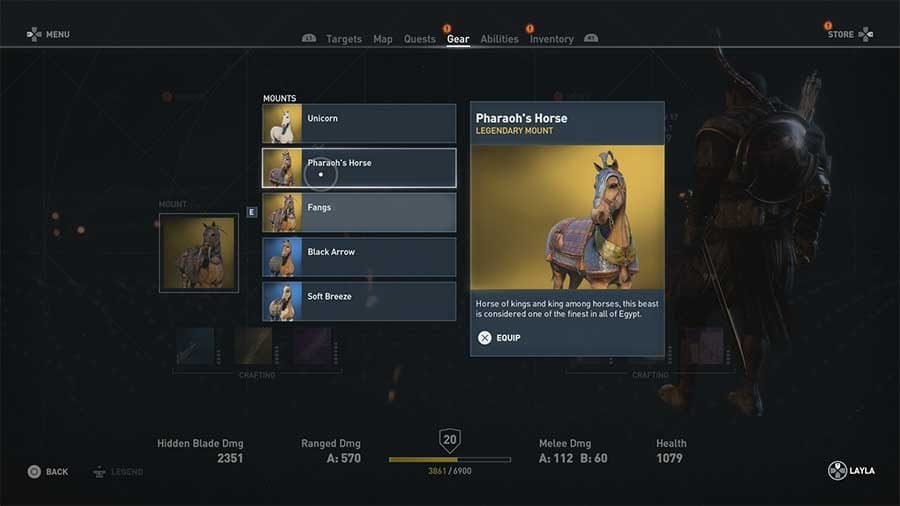Click the equipped mount slot
900x506 pixels.
pyautogui.click(x=199, y=253)
